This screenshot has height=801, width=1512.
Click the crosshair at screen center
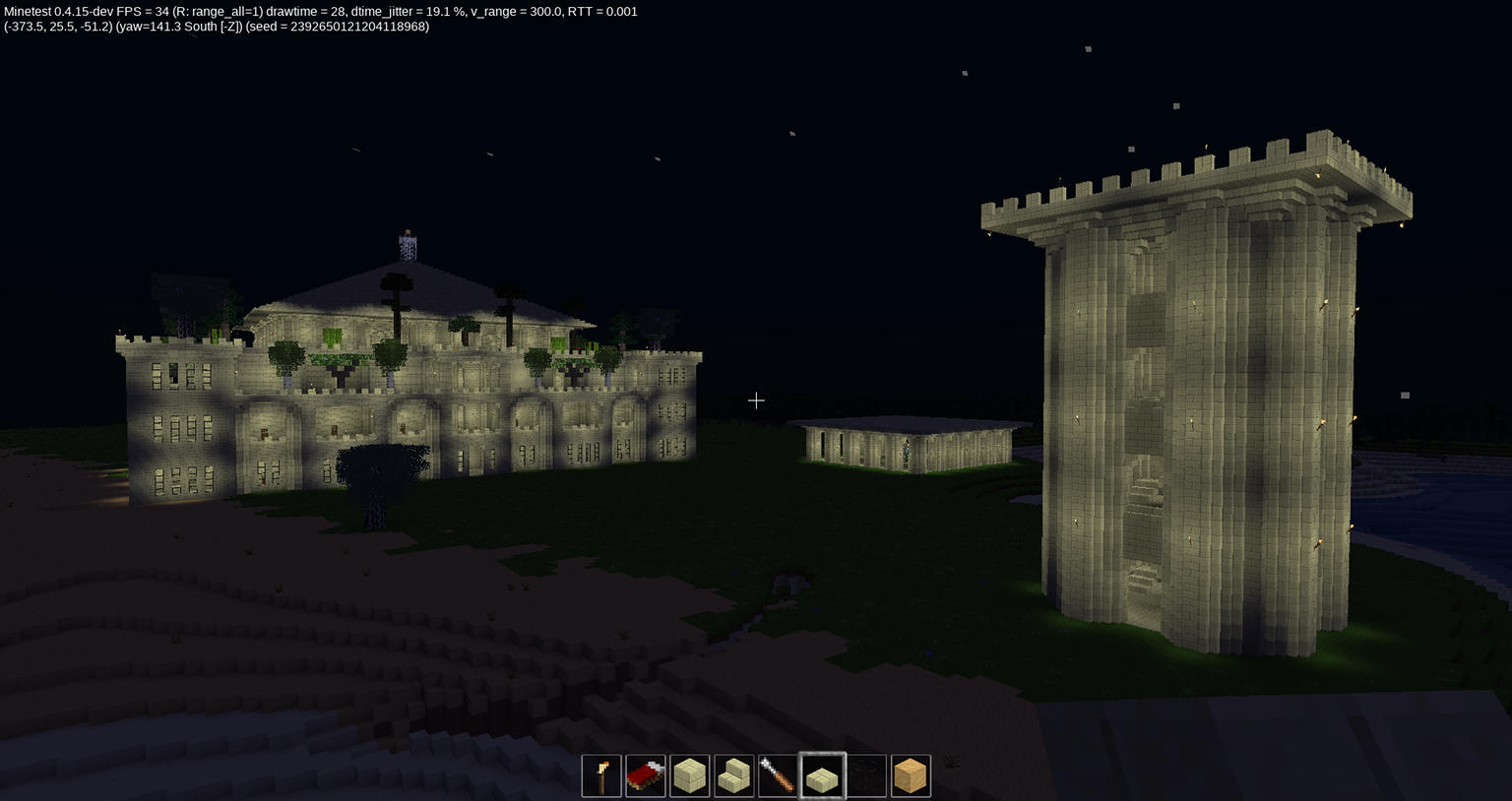click(x=756, y=400)
